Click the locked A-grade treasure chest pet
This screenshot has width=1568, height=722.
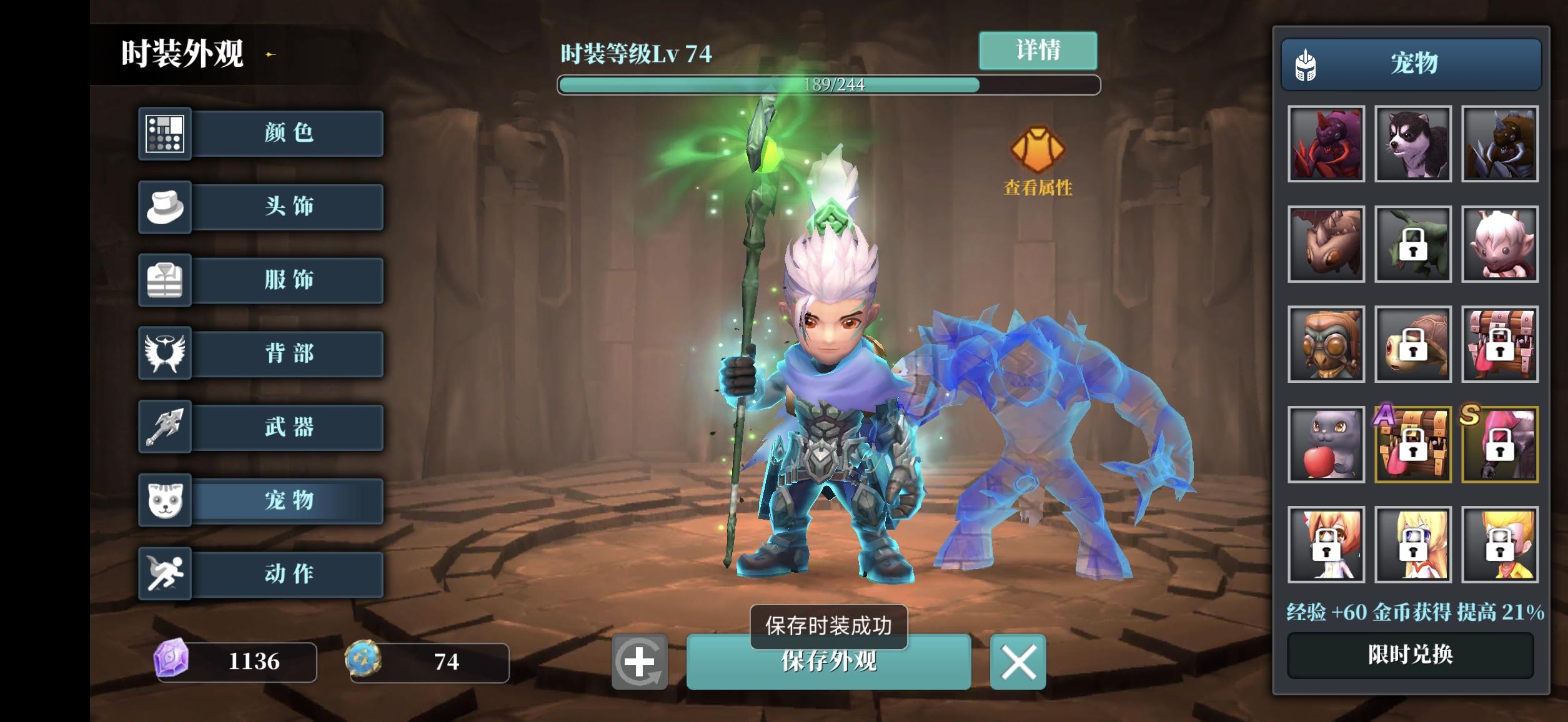tap(1413, 445)
